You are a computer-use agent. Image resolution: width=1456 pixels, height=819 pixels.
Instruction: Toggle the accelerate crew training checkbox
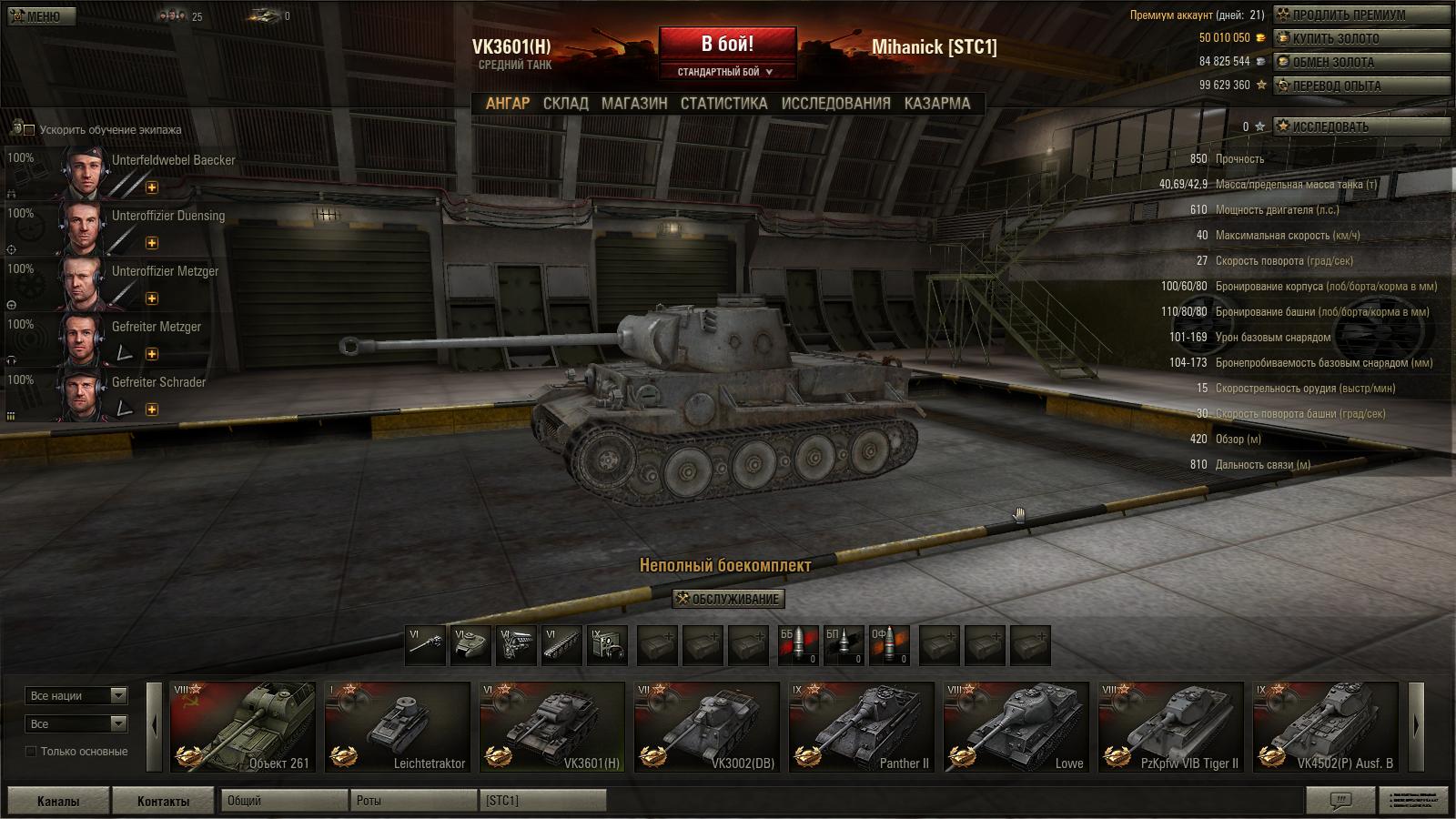pos(29,130)
